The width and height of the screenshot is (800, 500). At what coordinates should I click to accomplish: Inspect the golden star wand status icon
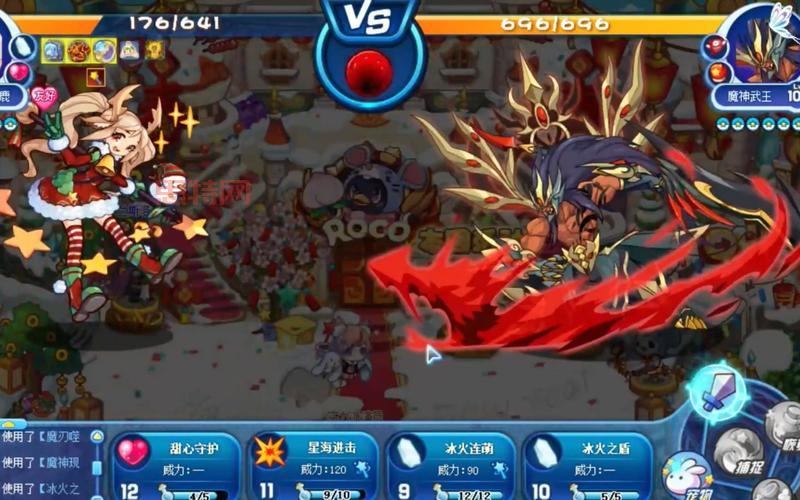tap(97, 76)
